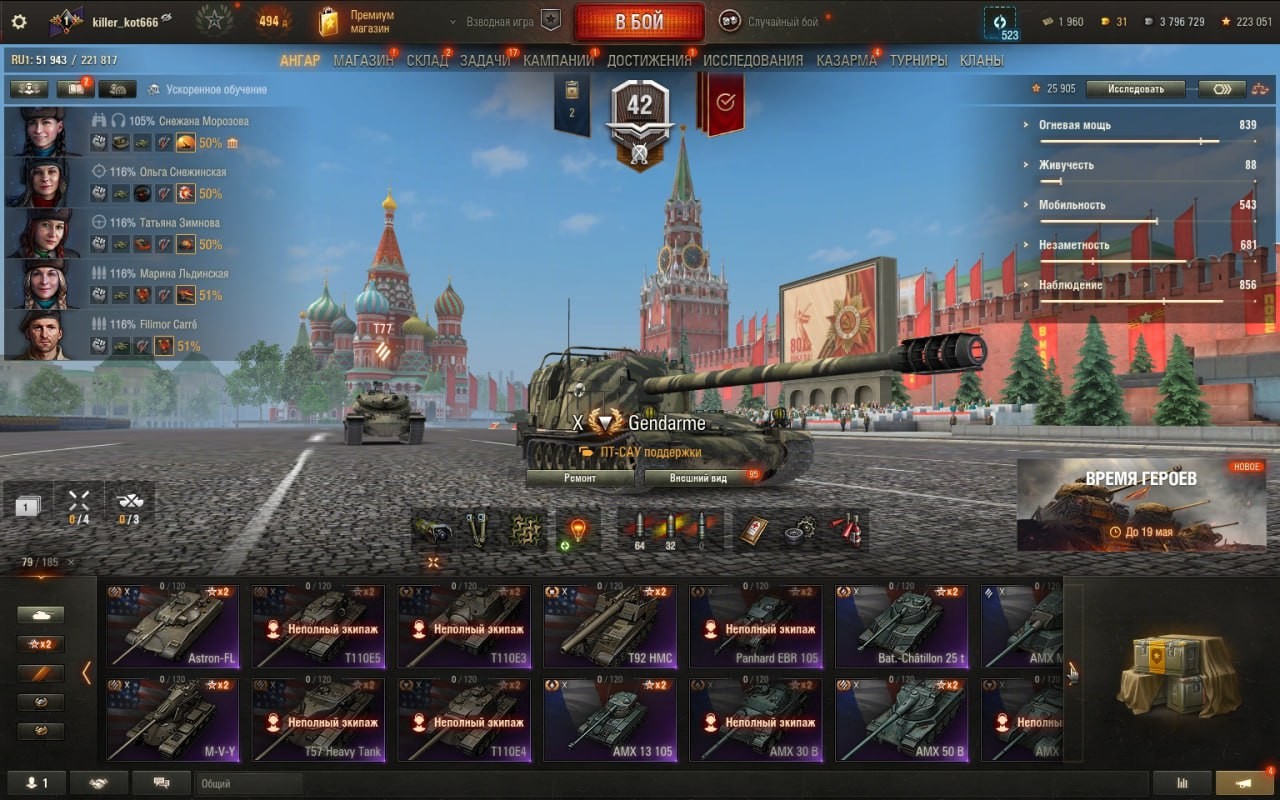
Task: Choose the T92 HMC tank card
Action: 610,626
